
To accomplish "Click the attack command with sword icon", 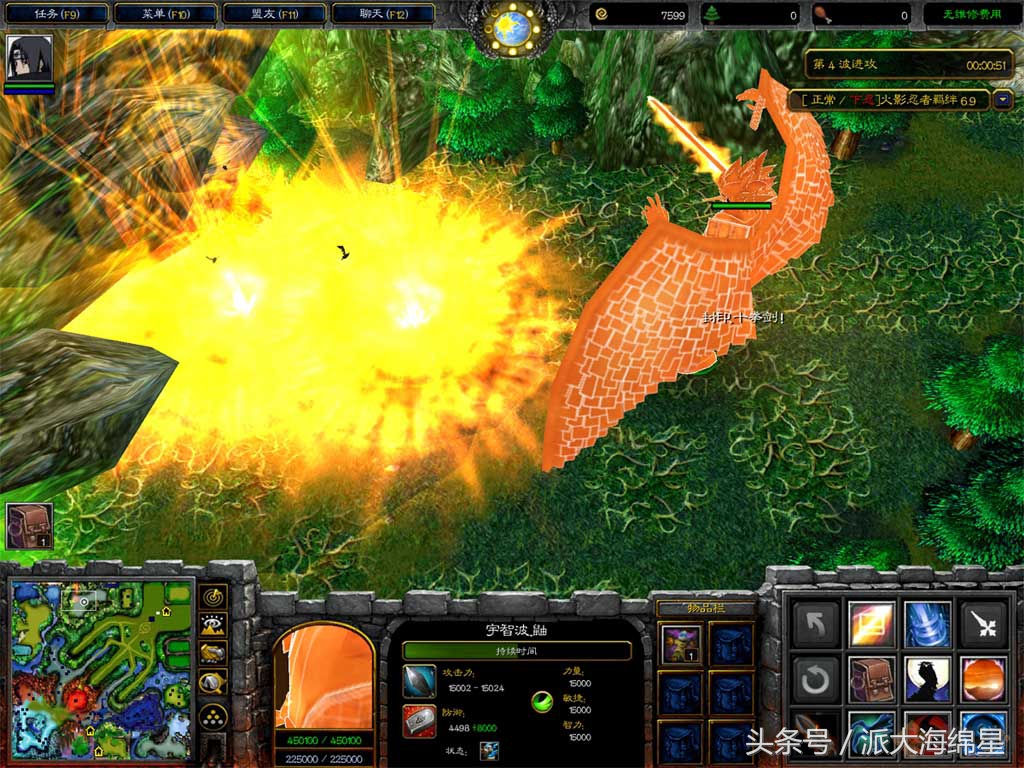I will point(982,624).
